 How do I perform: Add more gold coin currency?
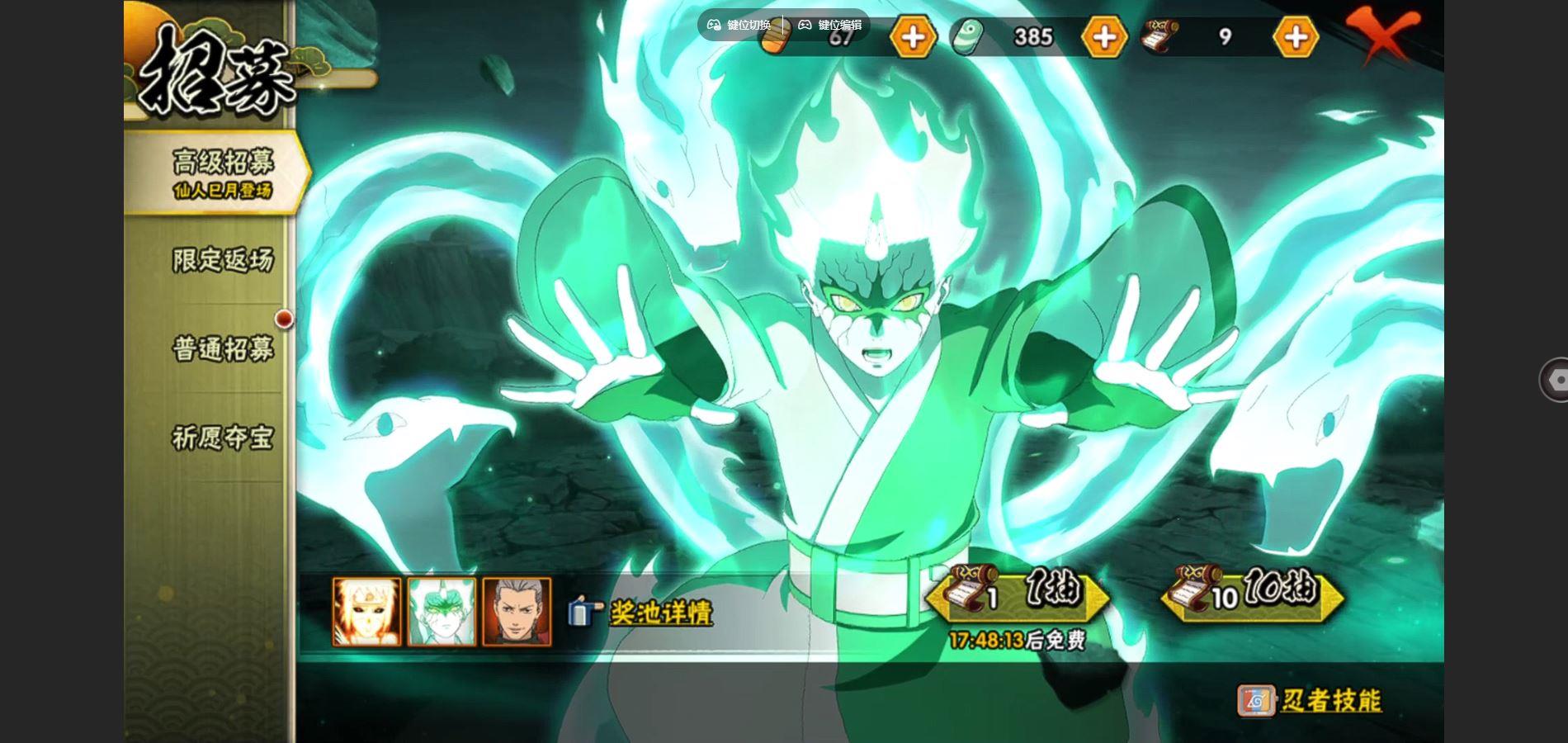912,36
